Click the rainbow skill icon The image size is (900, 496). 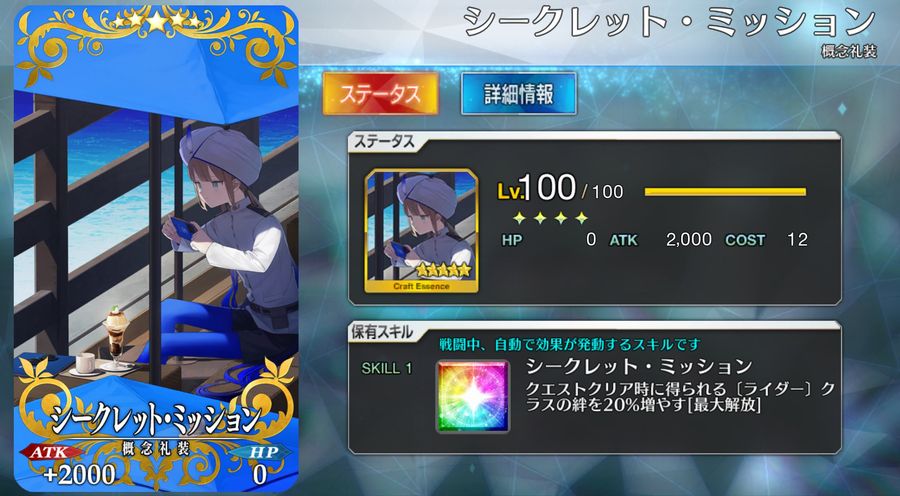tap(472, 396)
